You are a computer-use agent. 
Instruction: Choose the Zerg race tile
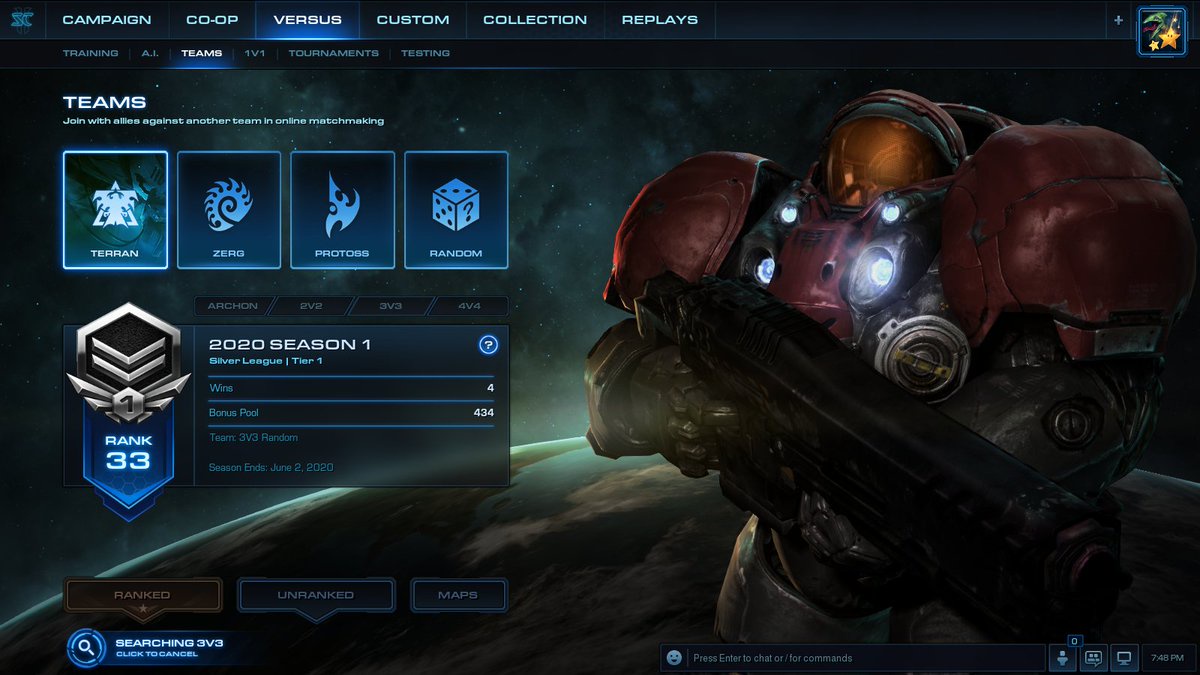(229, 210)
